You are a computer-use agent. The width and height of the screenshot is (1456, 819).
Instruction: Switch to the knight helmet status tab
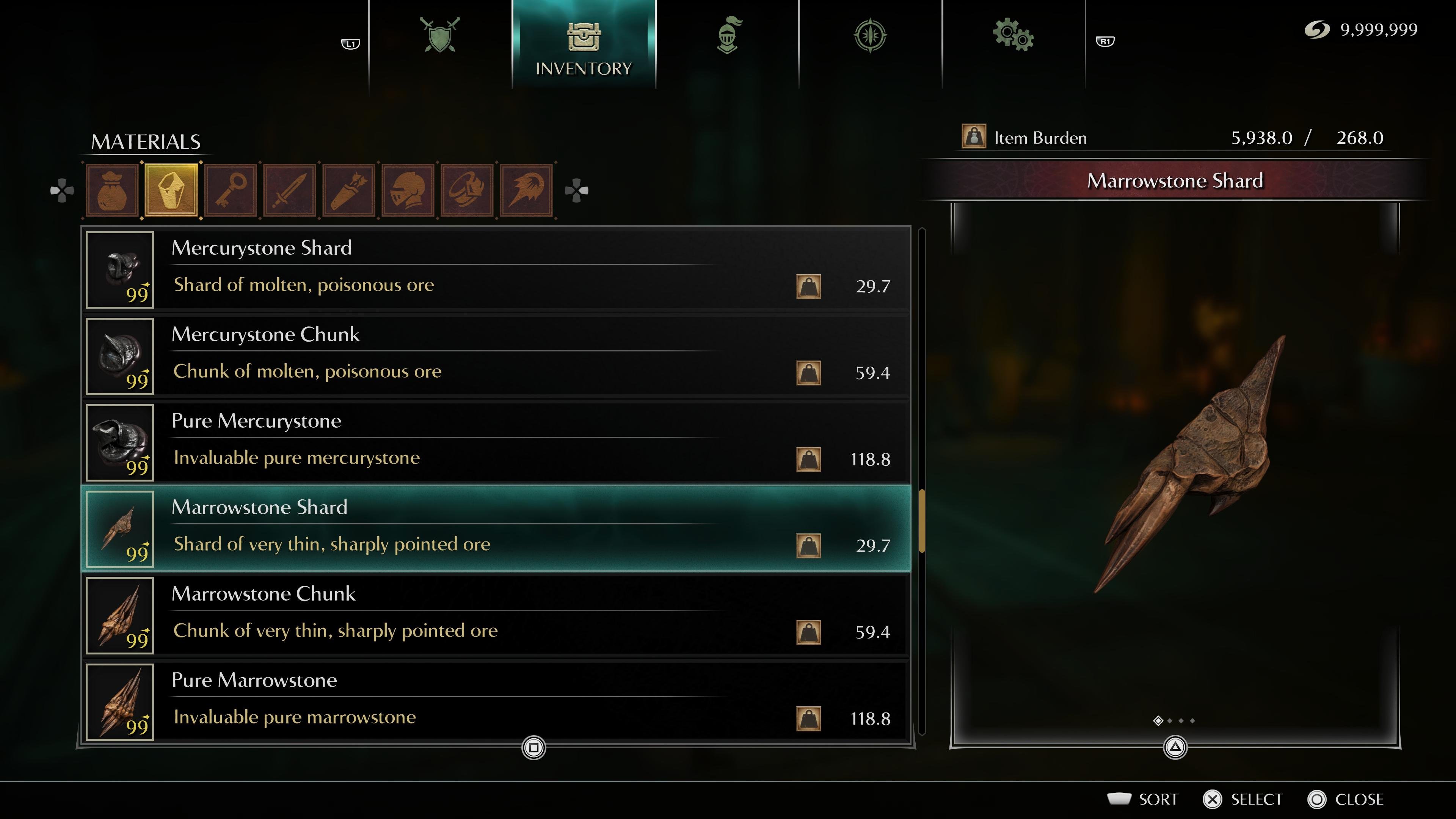click(728, 36)
